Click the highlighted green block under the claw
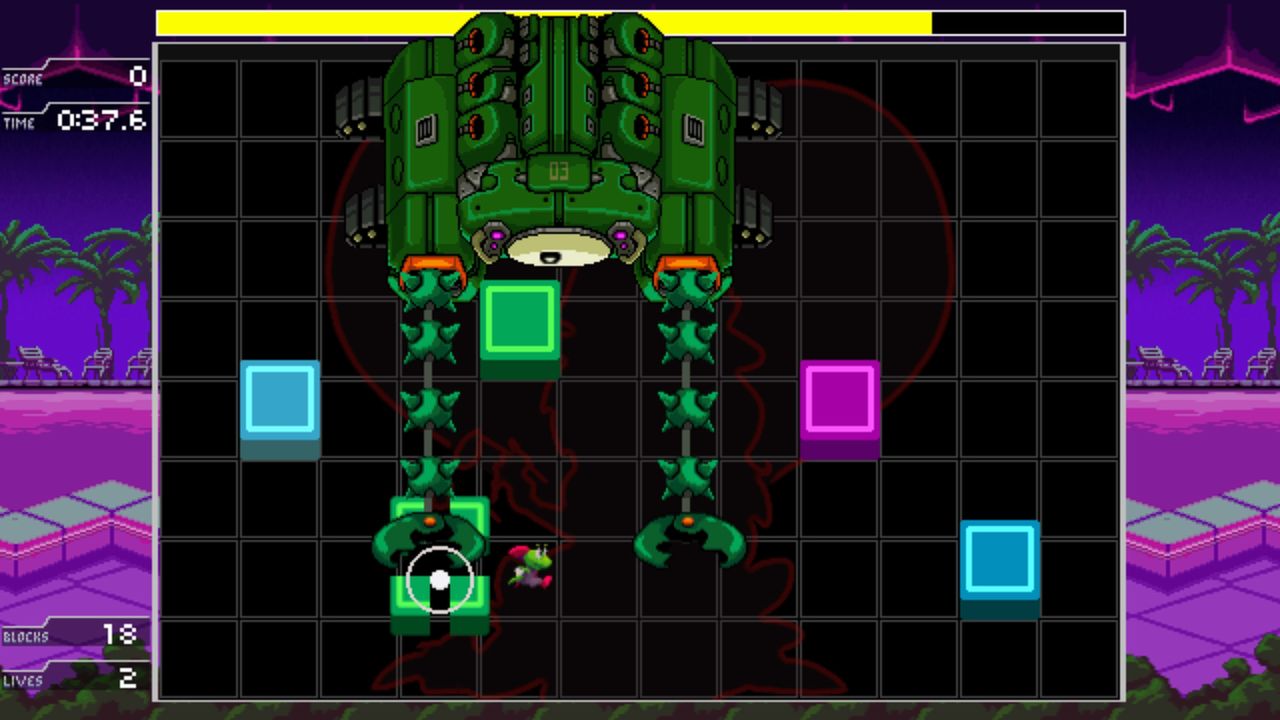The width and height of the screenshot is (1280, 720). [x=440, y=555]
